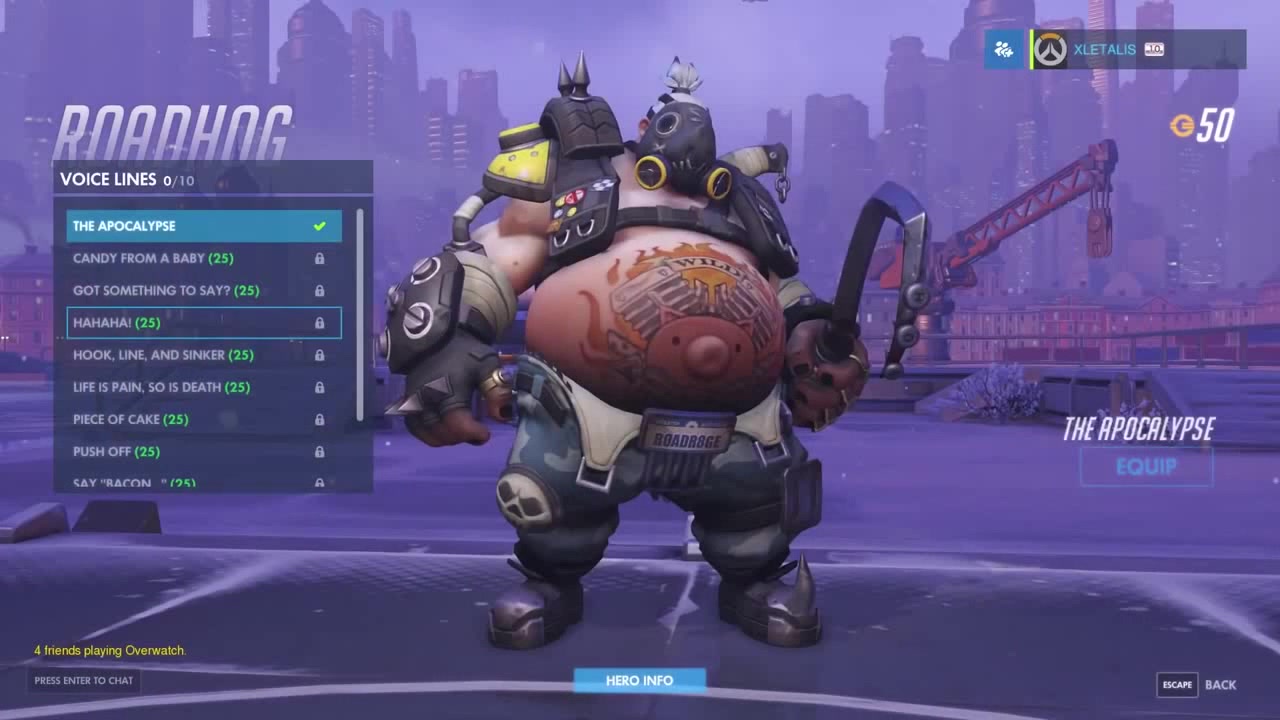Screen dimensions: 1280x720
Task: Click the social friends icon in the top bar
Action: tap(1002, 48)
